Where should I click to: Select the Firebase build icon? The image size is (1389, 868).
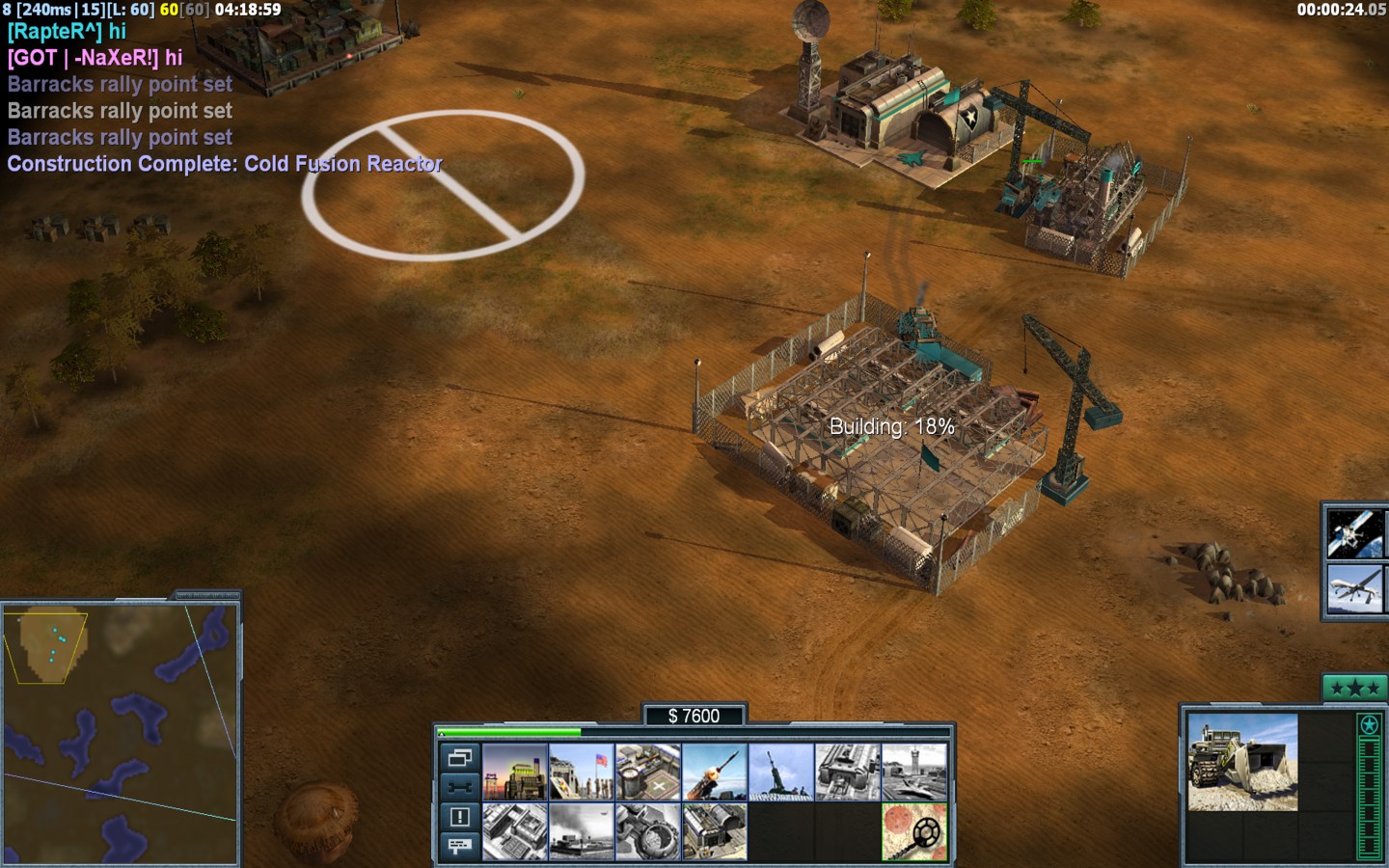(x=781, y=772)
